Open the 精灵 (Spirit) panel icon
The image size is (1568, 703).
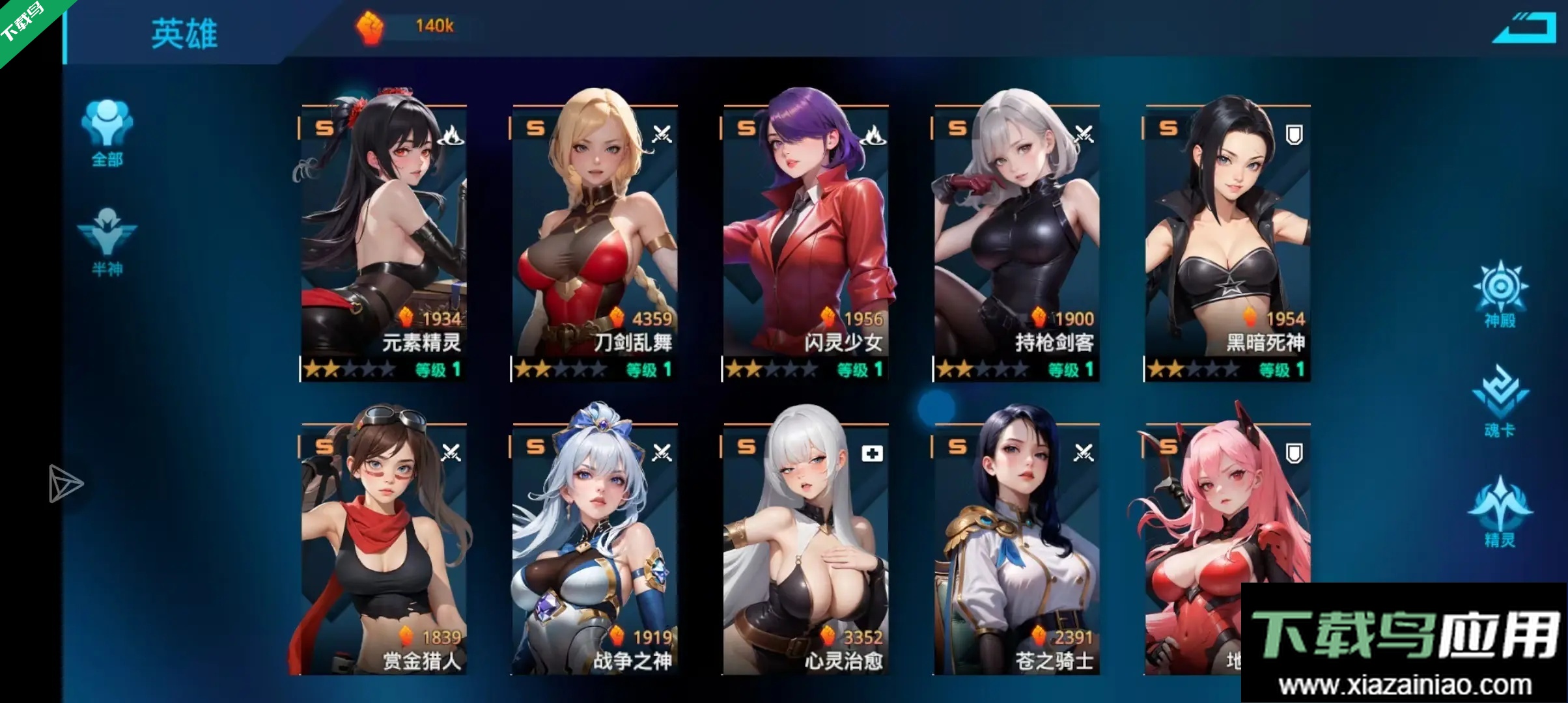[x=1501, y=514]
